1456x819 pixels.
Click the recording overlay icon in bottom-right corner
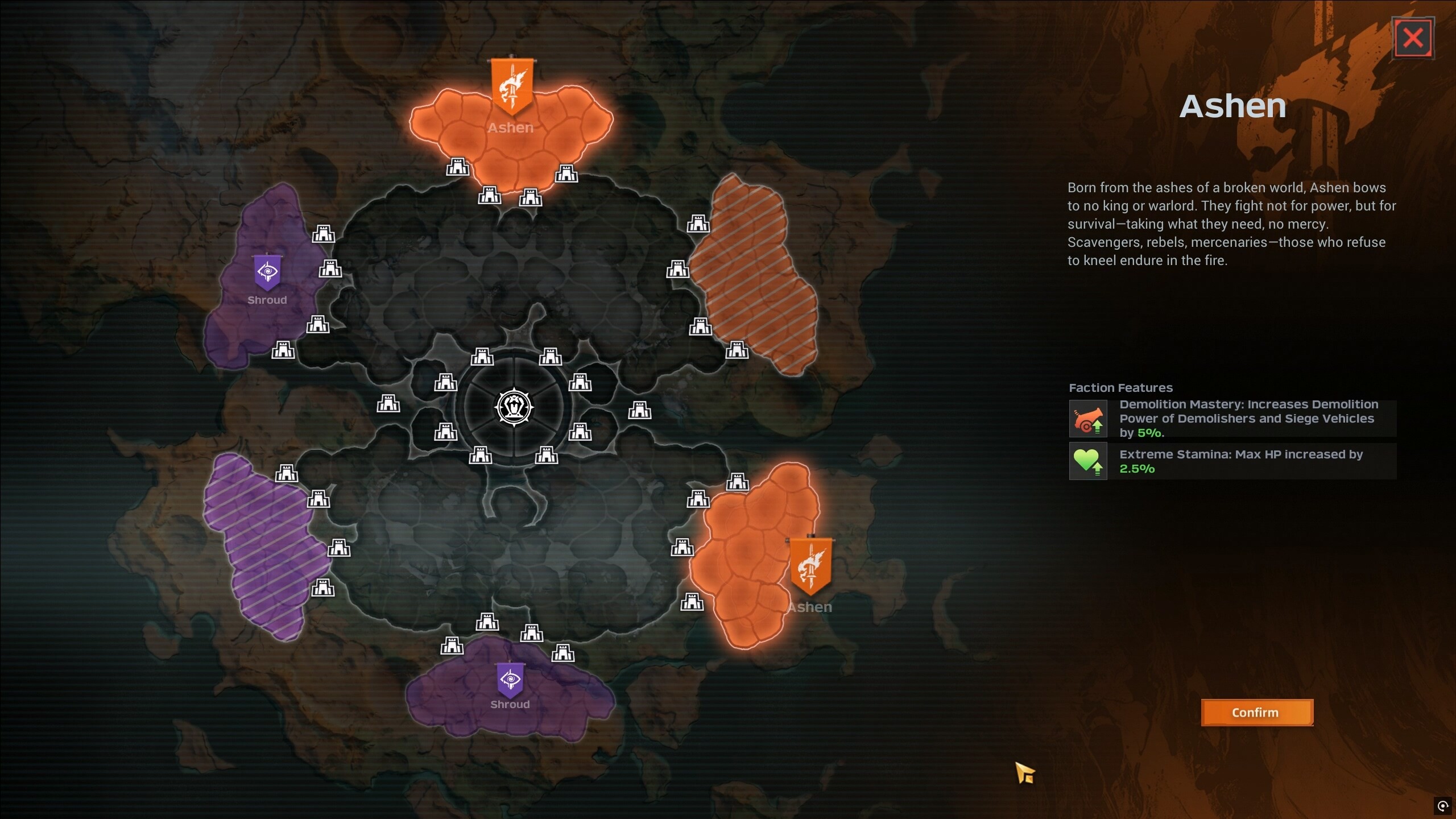pyautogui.click(x=1443, y=806)
